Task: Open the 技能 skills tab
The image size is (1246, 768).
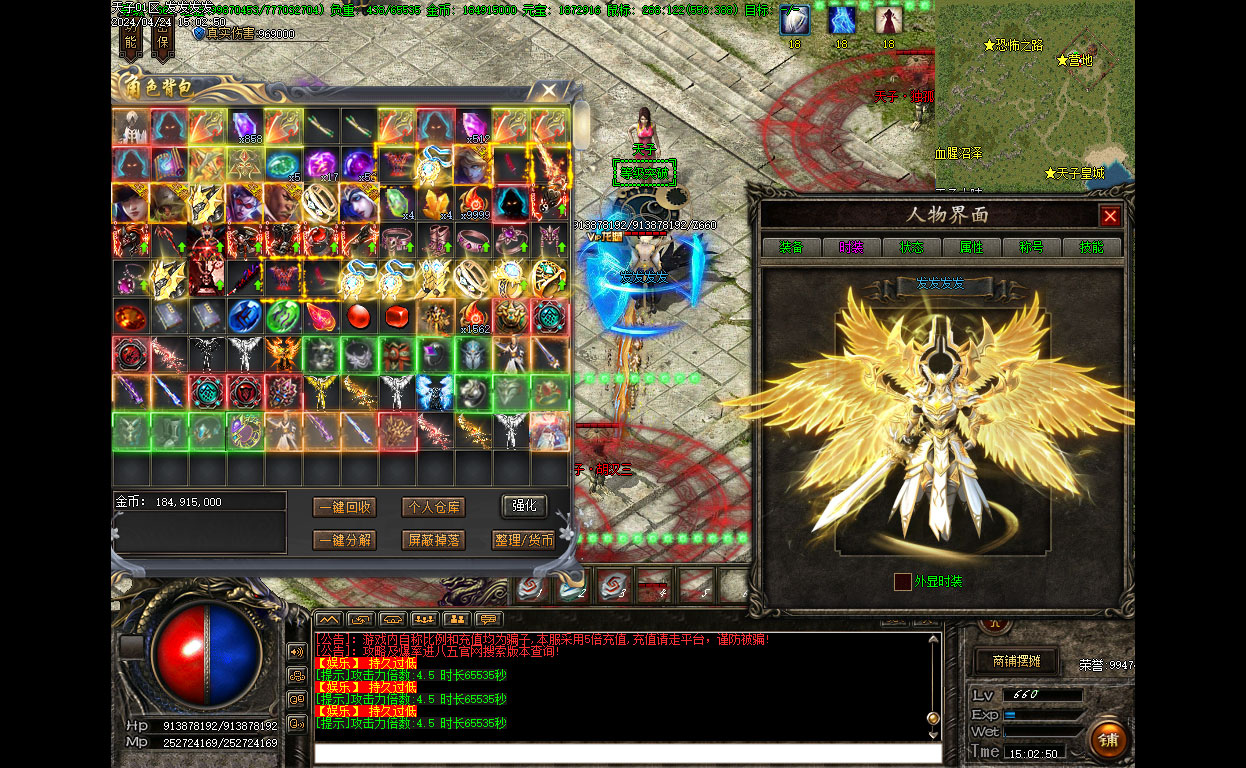Action: 1091,247
